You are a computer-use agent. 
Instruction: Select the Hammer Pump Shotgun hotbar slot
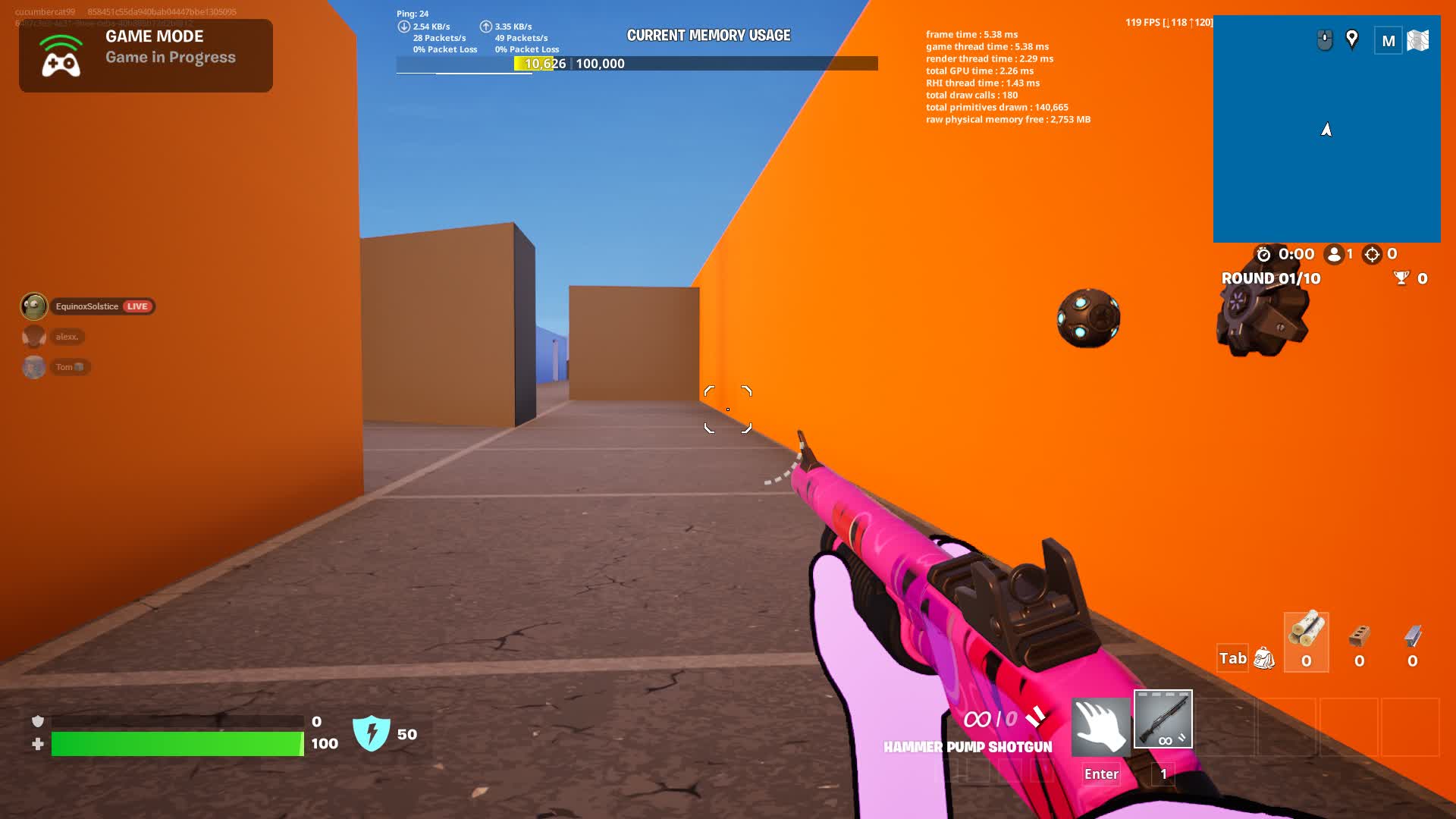[x=1163, y=719]
